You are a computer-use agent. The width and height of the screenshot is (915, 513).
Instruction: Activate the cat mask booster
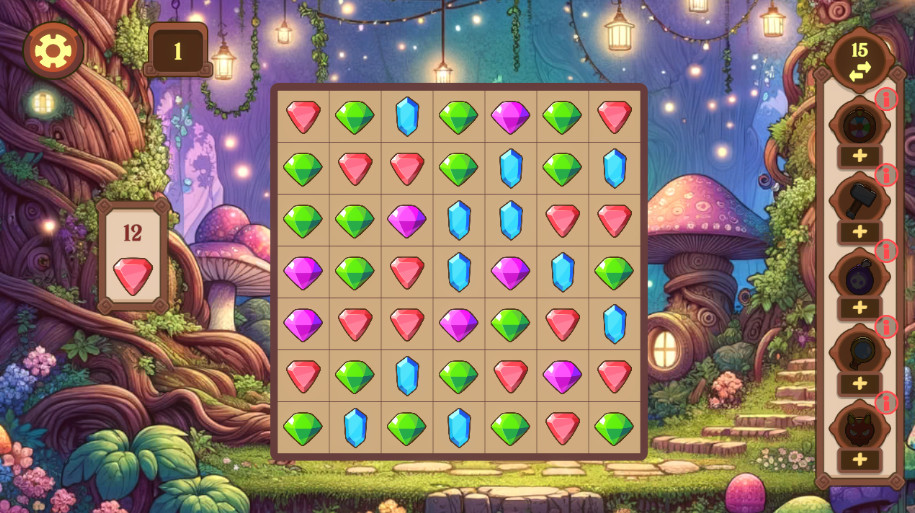tap(859, 428)
